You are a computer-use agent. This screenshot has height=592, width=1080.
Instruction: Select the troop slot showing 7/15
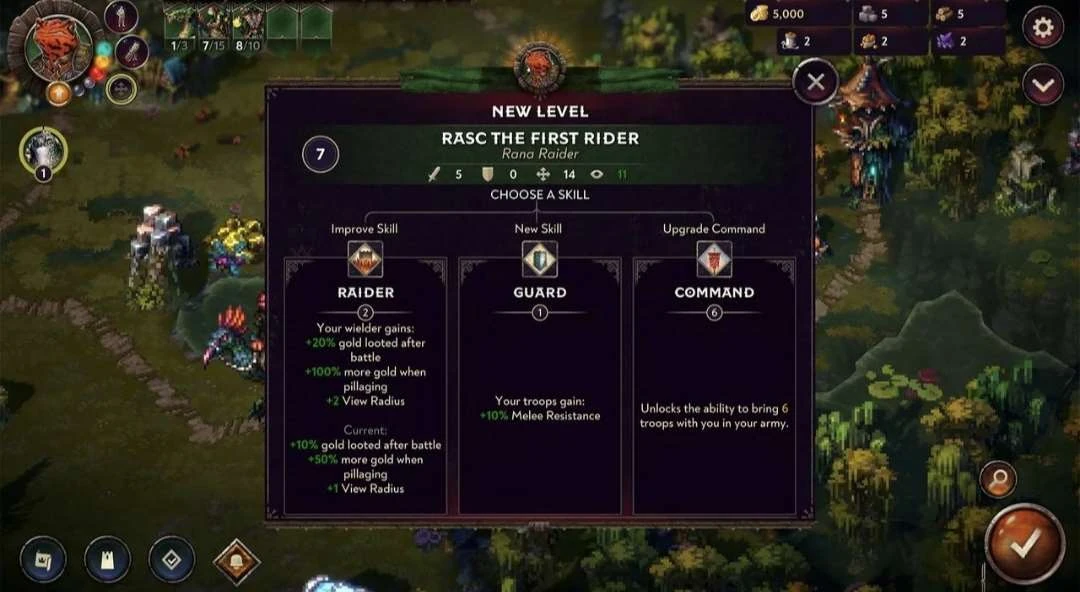pos(213,24)
